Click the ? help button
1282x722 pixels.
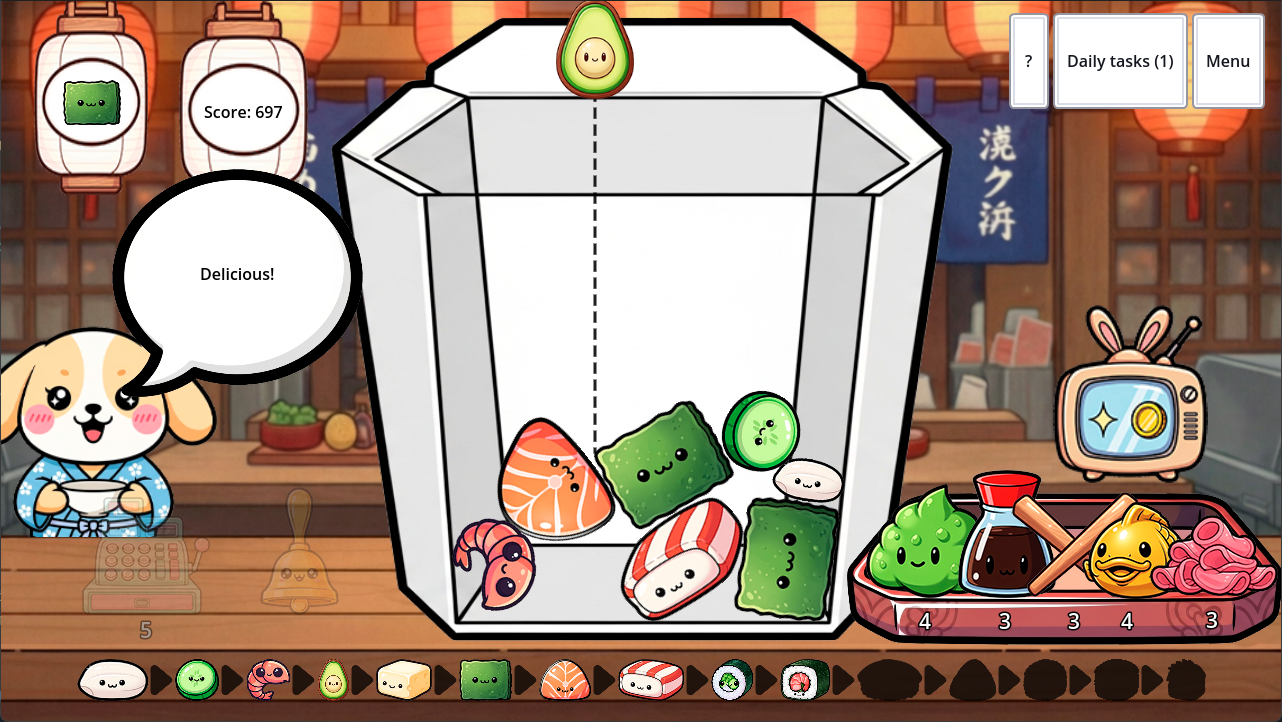tap(1029, 61)
